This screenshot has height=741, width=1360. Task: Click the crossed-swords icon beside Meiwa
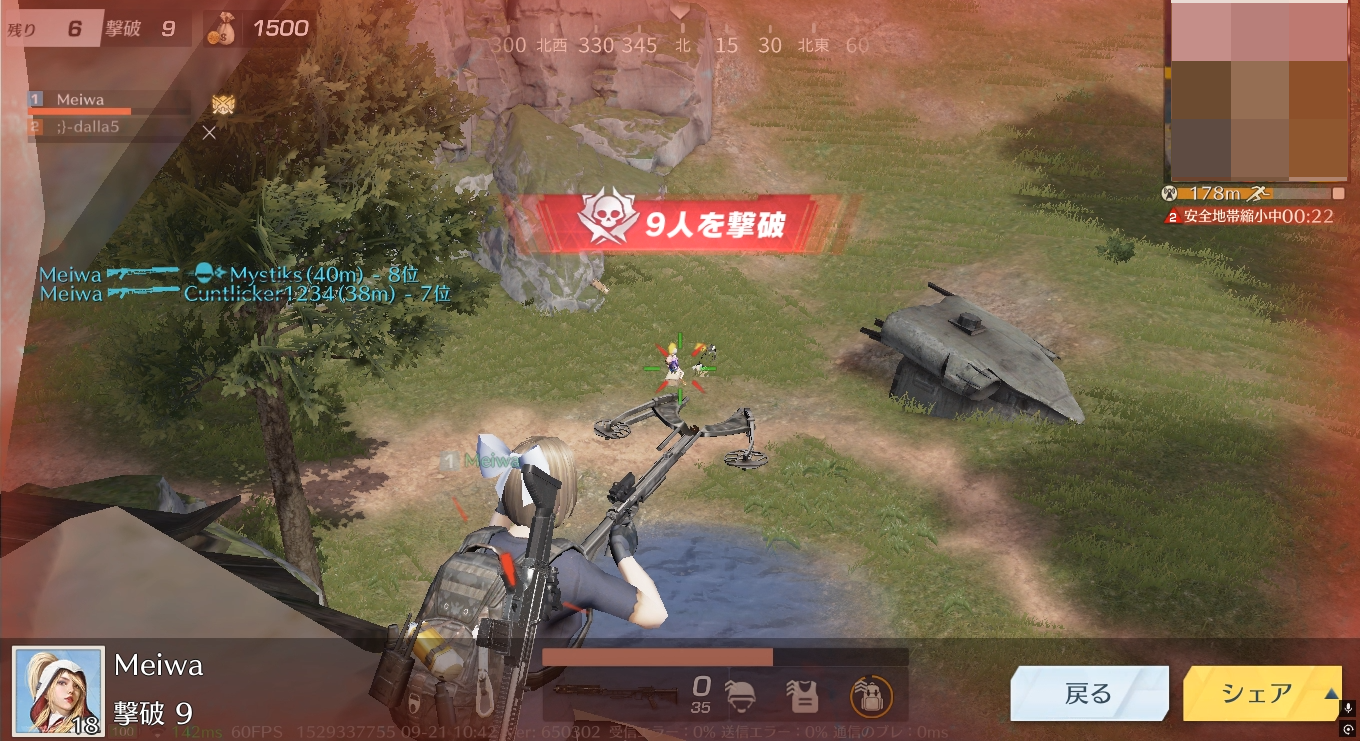[223, 103]
